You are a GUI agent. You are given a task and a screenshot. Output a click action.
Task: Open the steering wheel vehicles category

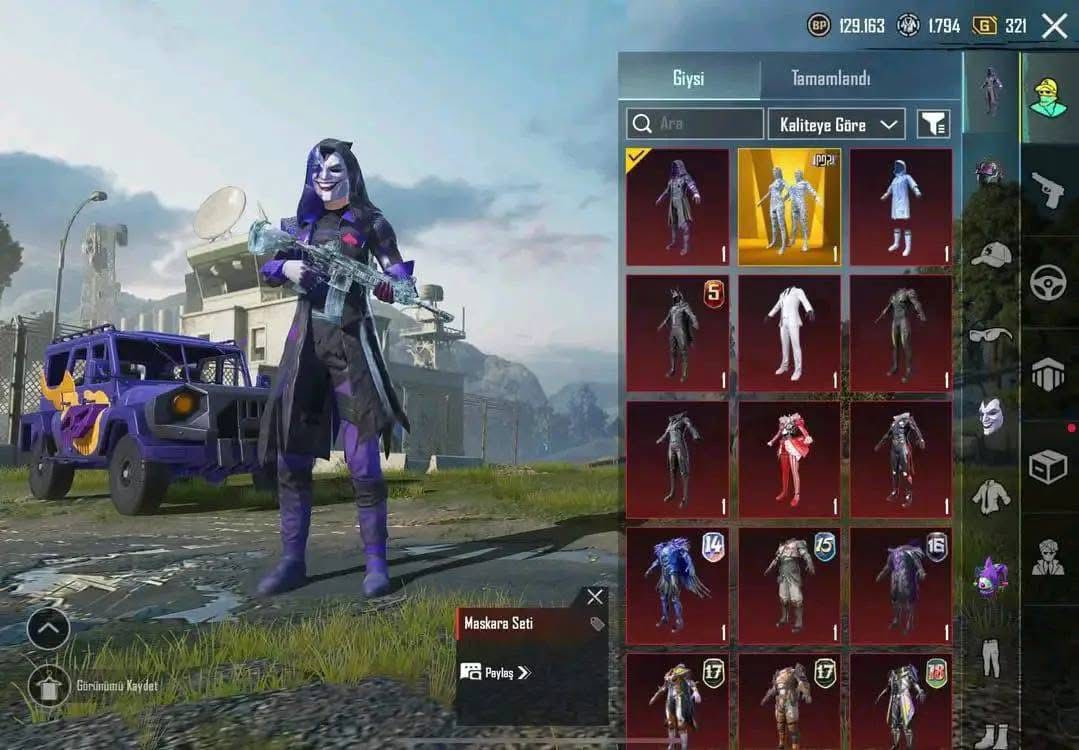pyautogui.click(x=1047, y=282)
